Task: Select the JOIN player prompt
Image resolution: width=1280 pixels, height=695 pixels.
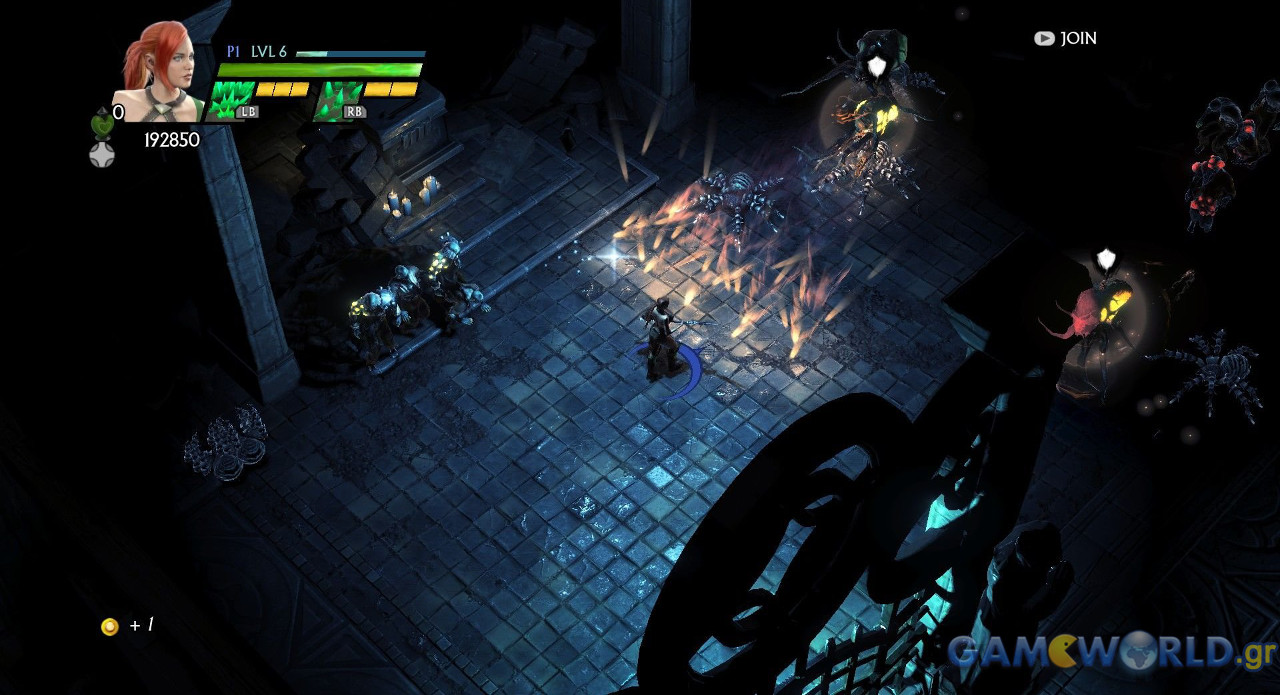Action: pos(1066,38)
